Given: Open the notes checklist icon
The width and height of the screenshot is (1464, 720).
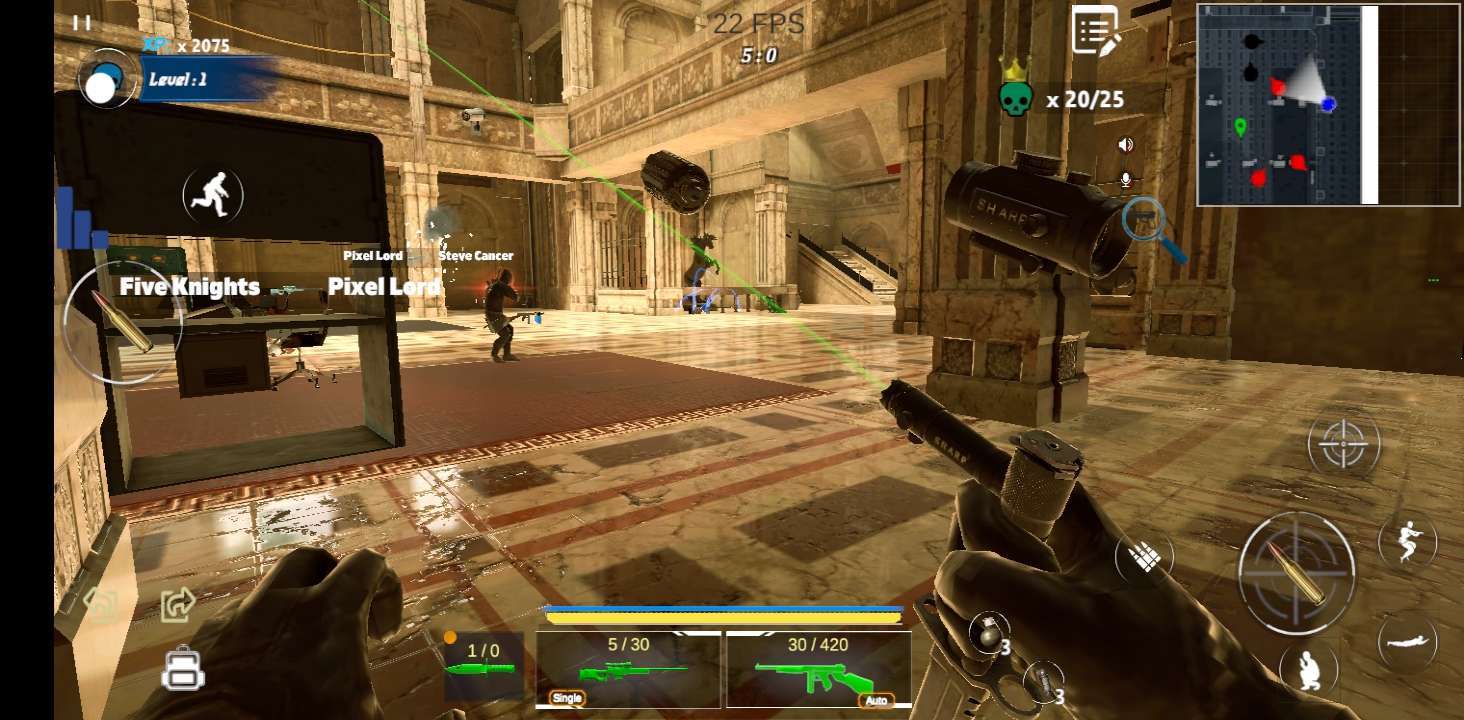Looking at the screenshot, I should click(1095, 30).
